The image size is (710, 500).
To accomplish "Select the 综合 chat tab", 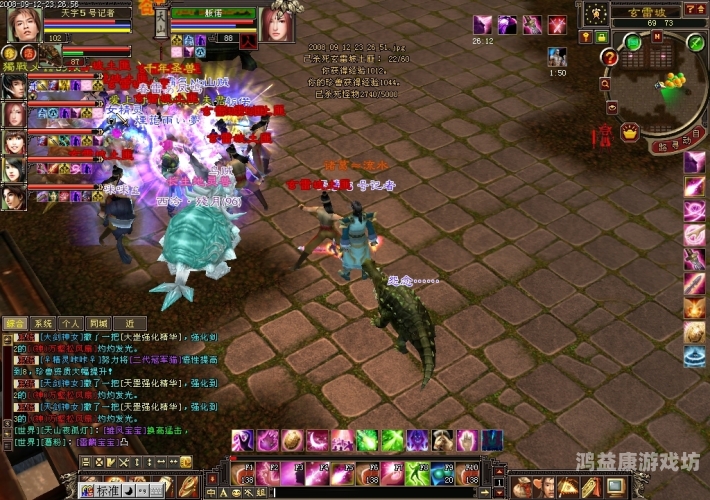I will (15, 324).
